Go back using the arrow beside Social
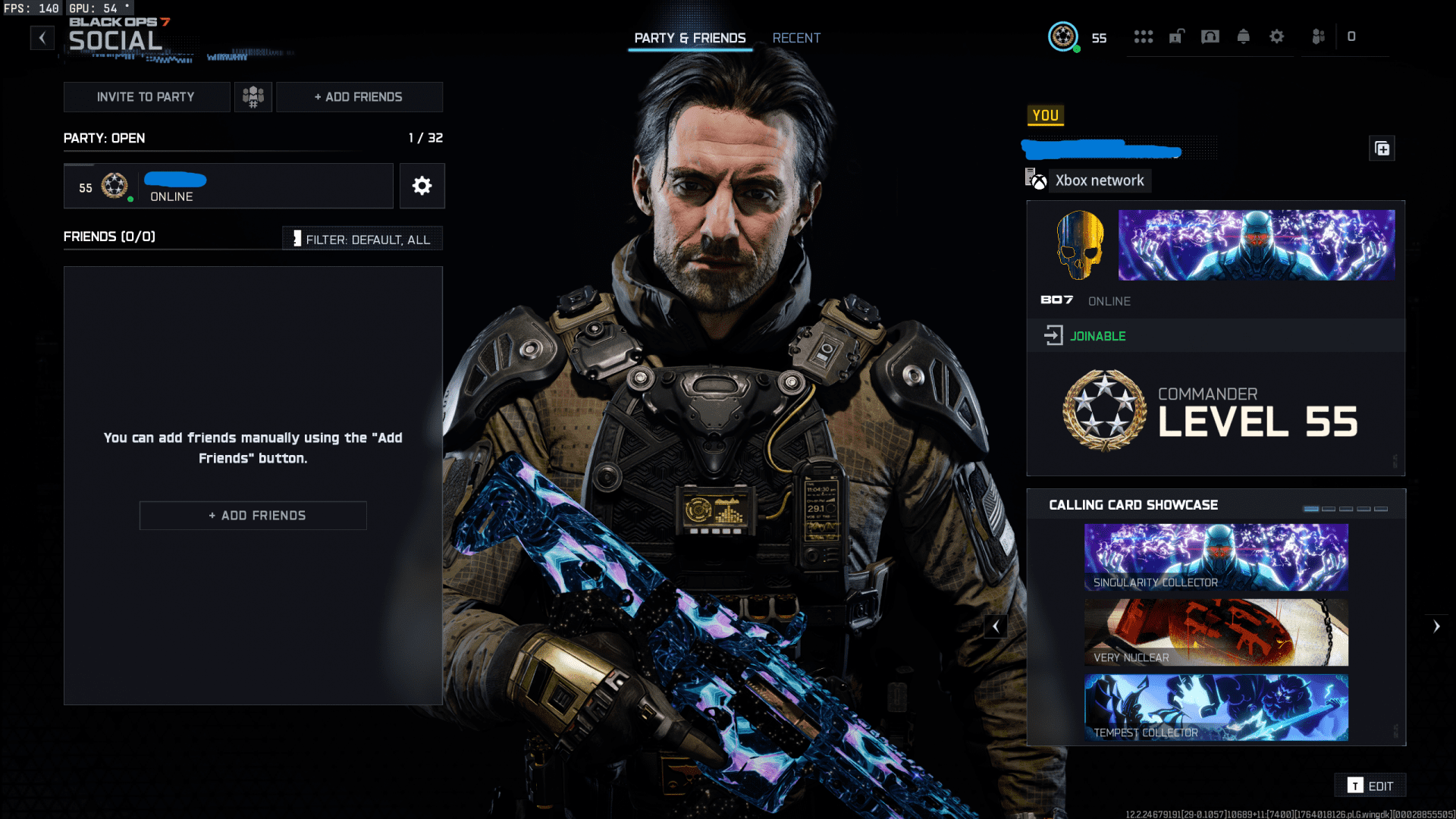 42,37
